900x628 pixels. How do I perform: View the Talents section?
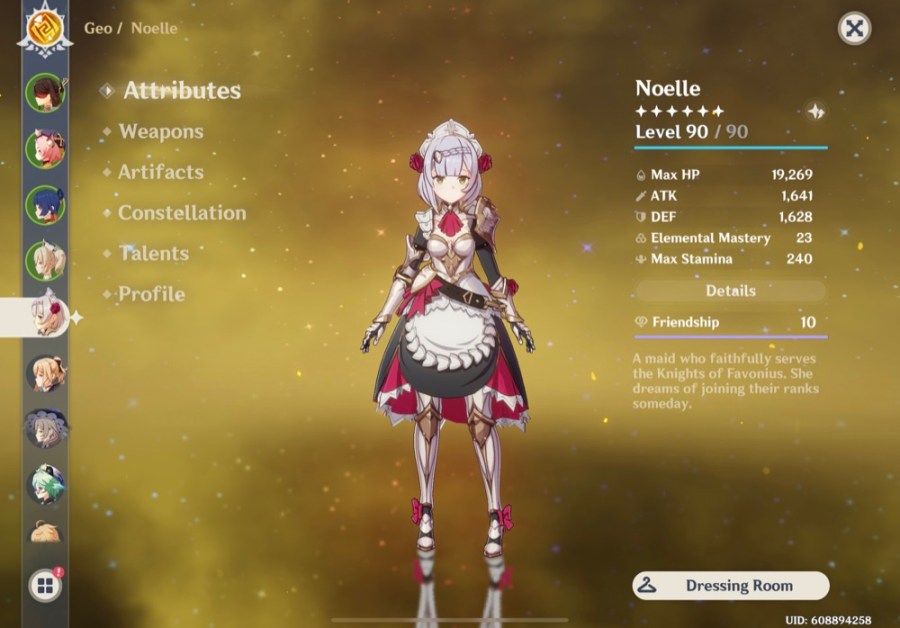click(153, 253)
